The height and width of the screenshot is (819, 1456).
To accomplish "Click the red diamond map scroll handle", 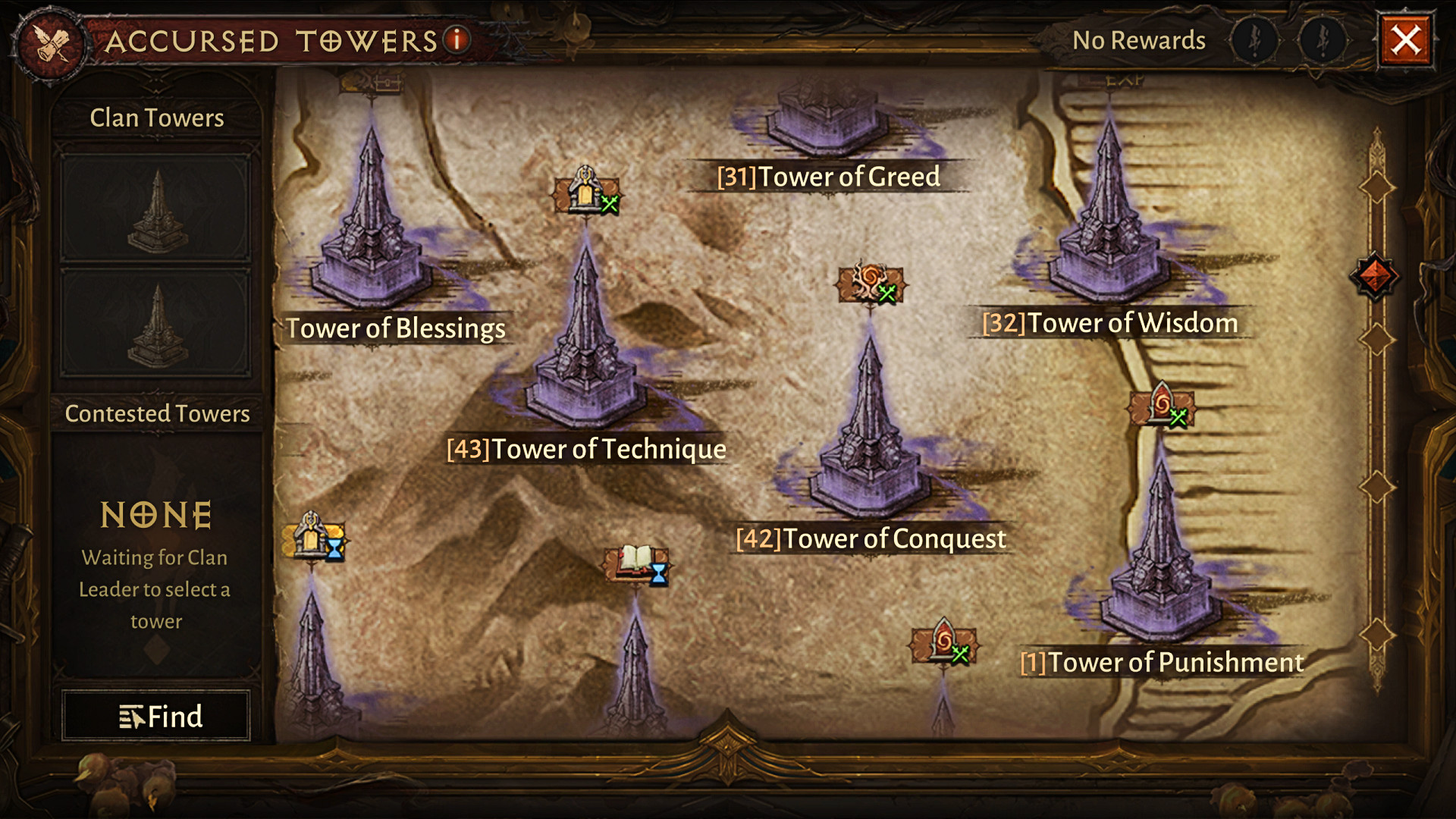I will (1375, 275).
